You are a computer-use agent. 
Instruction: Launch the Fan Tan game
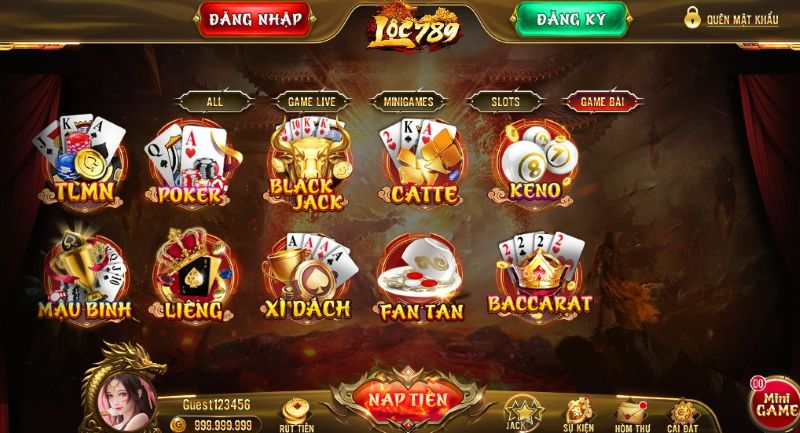420,280
